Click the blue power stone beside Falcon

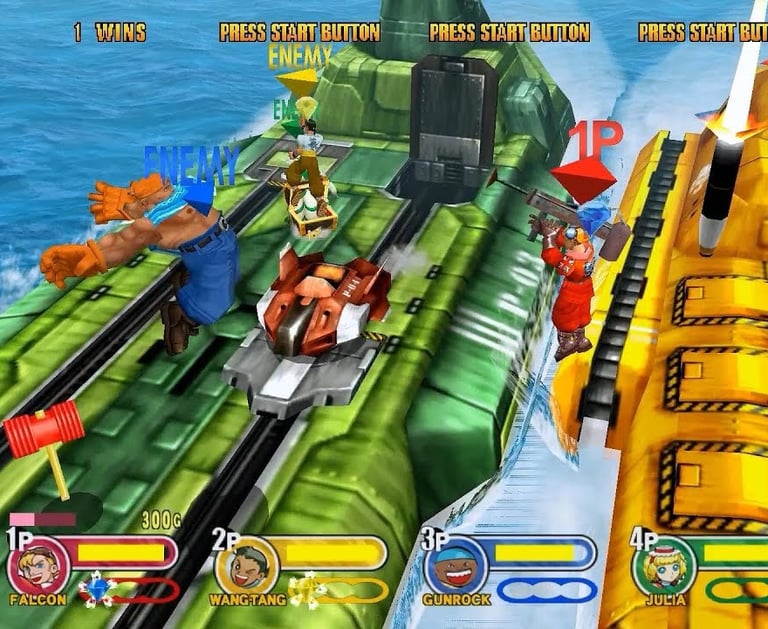pos(96,589)
